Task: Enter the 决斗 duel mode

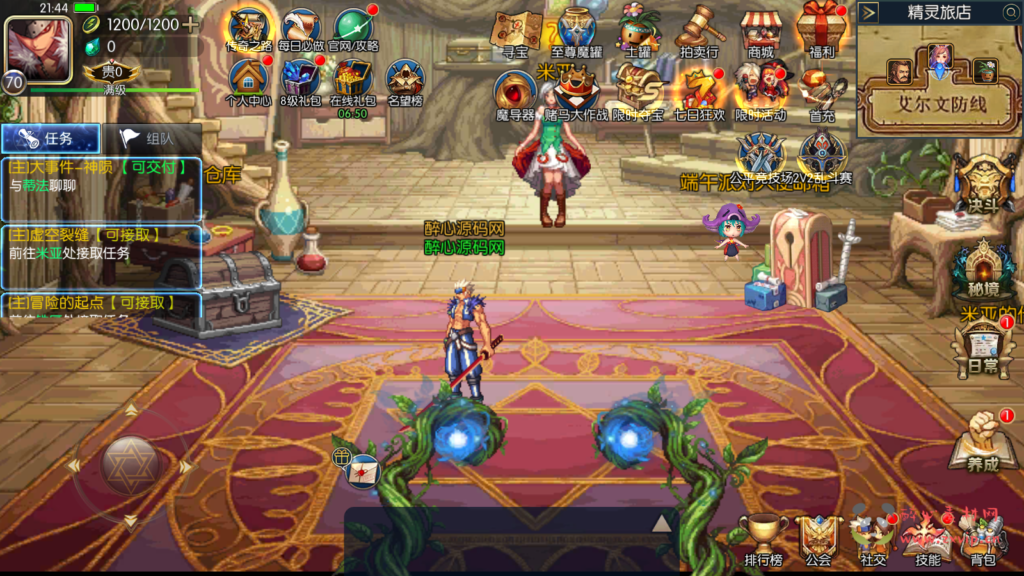Action: pos(982,183)
